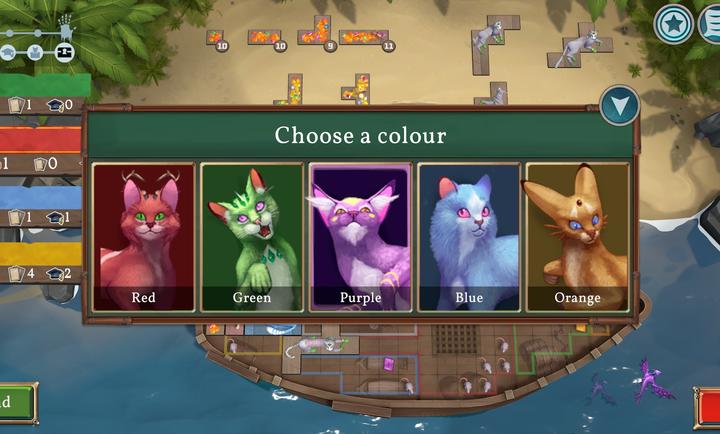The image size is (720, 434).
Task: Choose the Blue cat colour card
Action: [469, 236]
